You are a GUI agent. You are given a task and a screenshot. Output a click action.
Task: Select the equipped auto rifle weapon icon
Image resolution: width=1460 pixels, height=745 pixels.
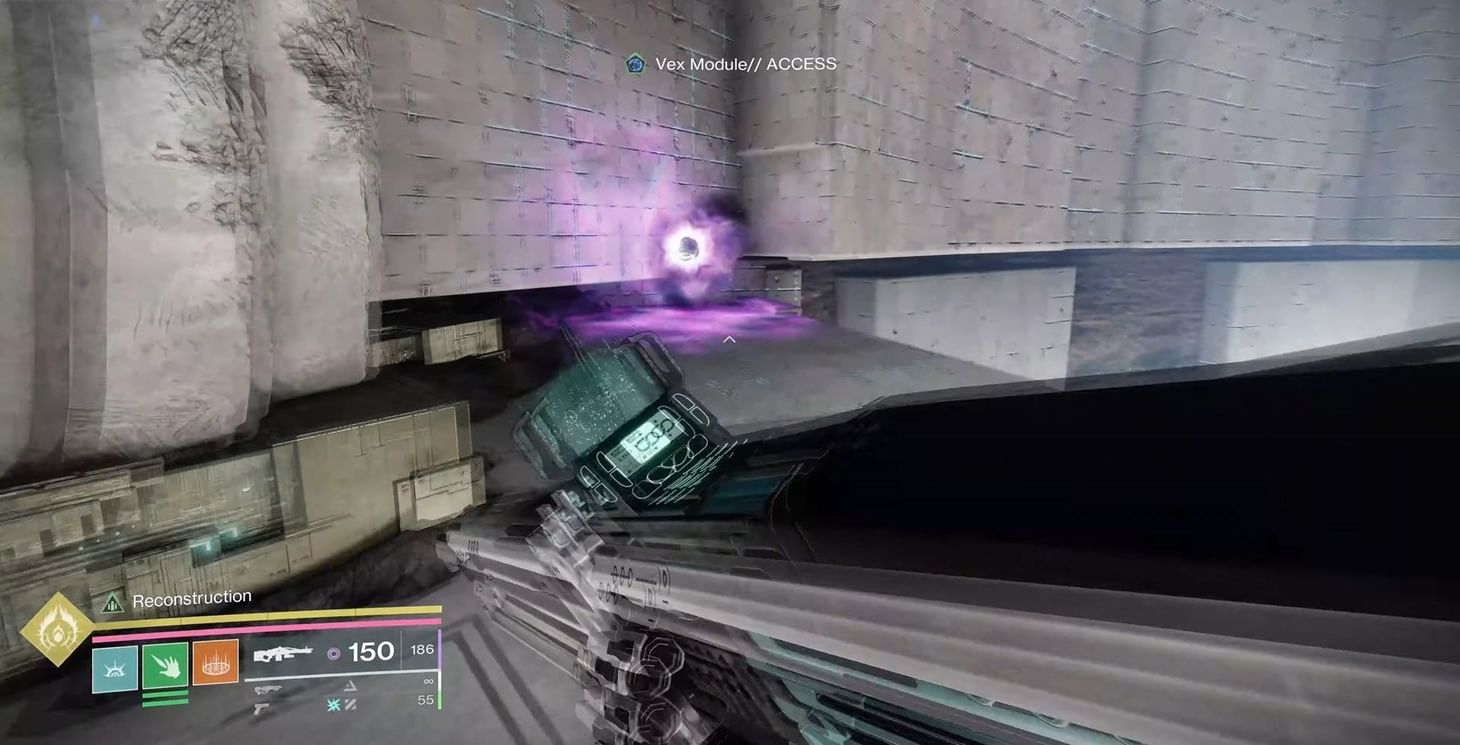283,654
